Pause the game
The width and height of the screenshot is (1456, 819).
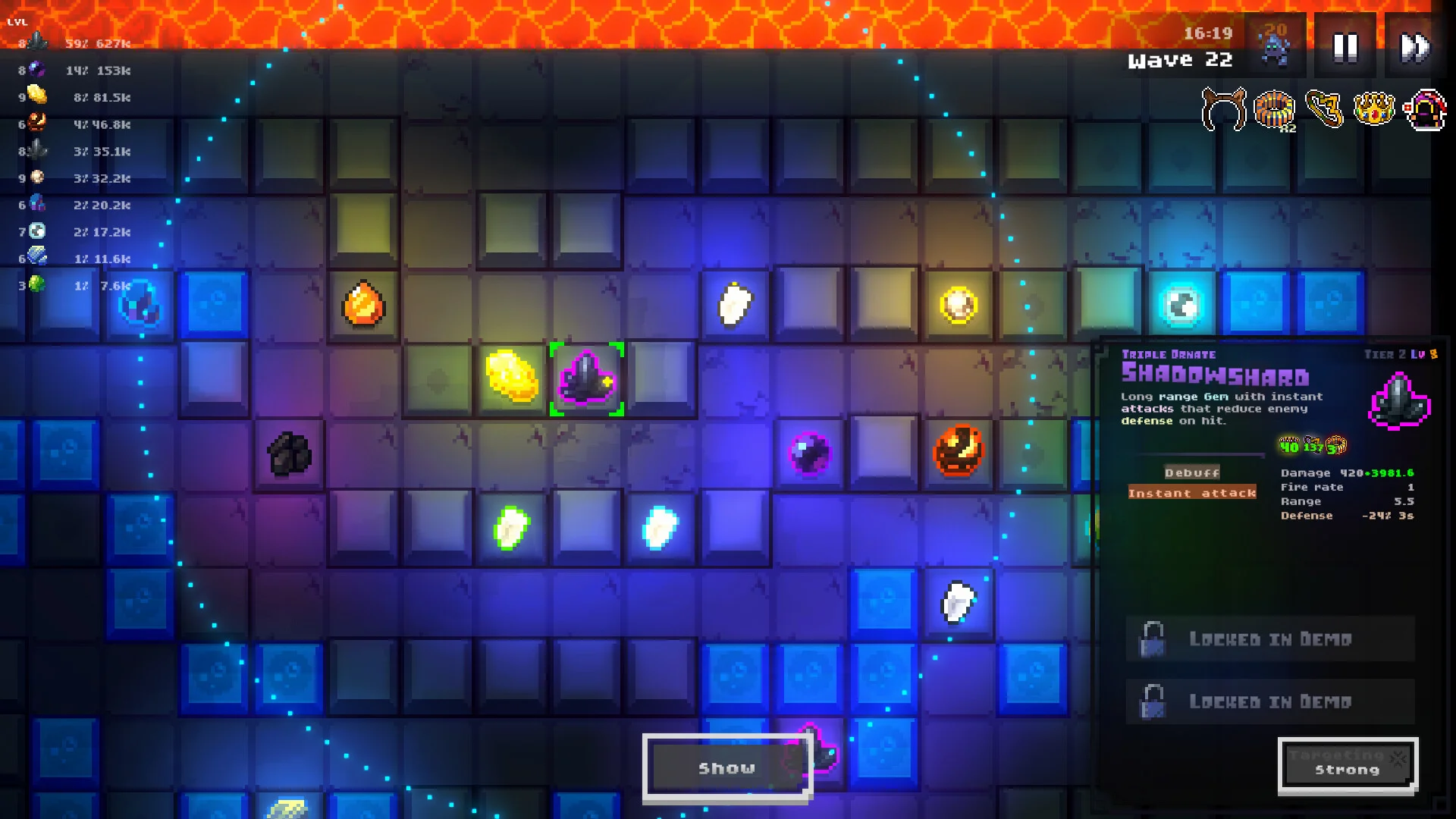pos(1345,47)
